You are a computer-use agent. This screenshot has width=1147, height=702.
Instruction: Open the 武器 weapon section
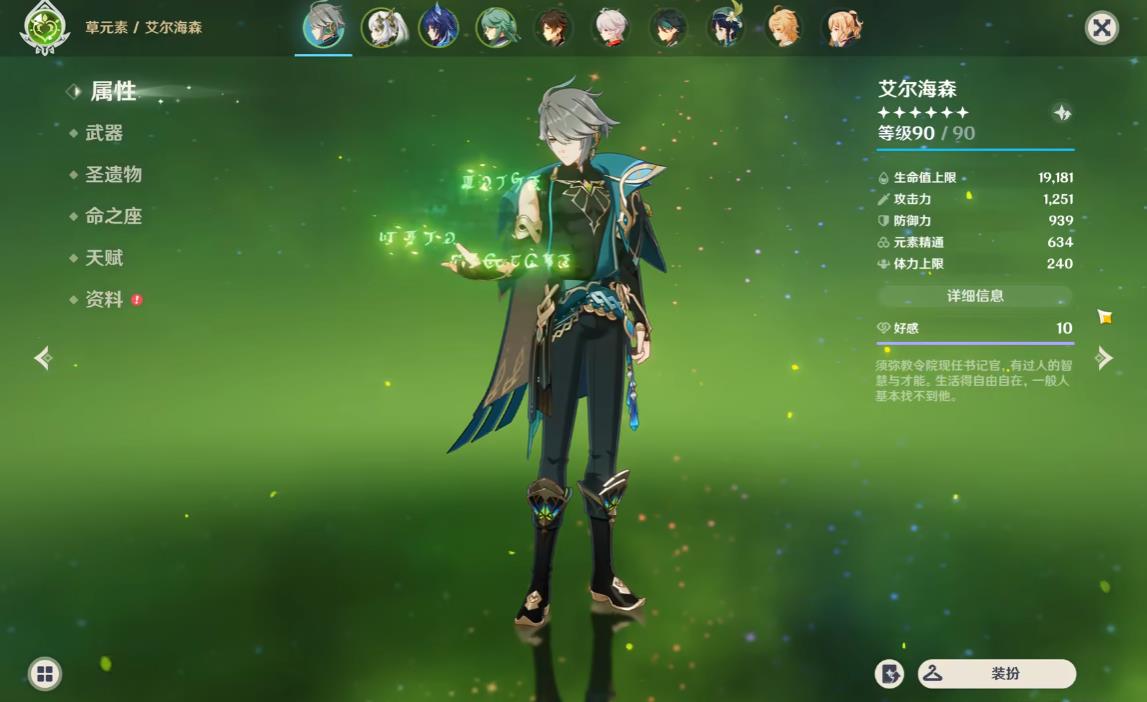(x=104, y=133)
